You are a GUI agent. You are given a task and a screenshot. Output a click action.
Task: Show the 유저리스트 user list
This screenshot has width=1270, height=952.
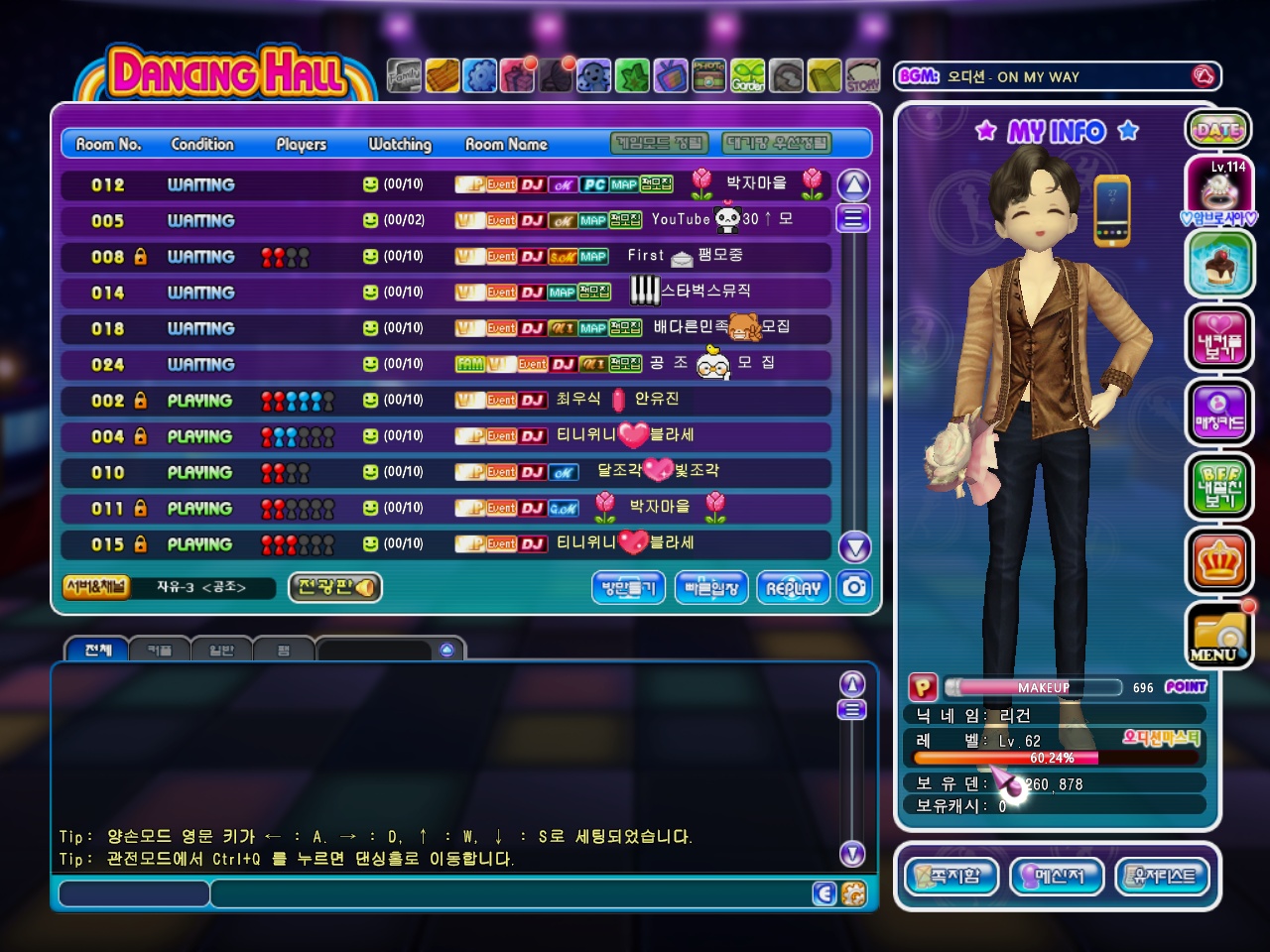[x=1163, y=876]
